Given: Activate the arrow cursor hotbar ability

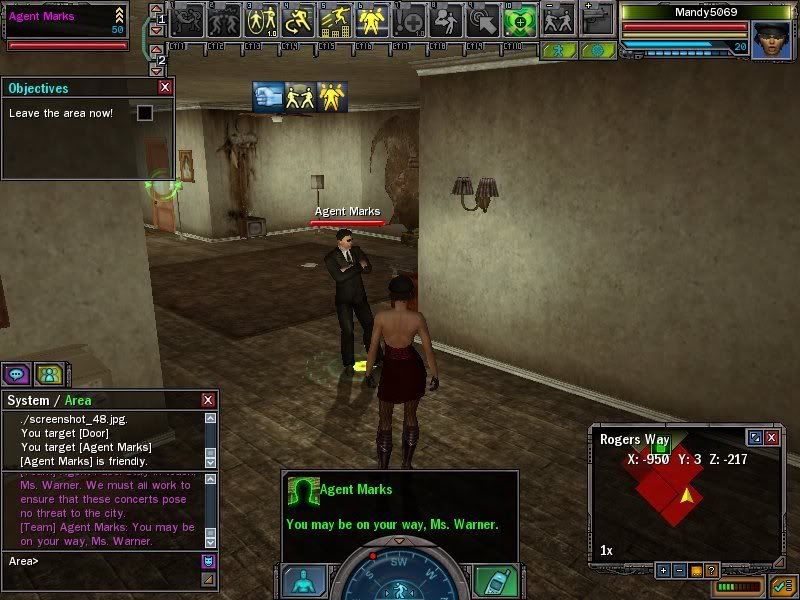Looking at the screenshot, I should tap(483, 18).
